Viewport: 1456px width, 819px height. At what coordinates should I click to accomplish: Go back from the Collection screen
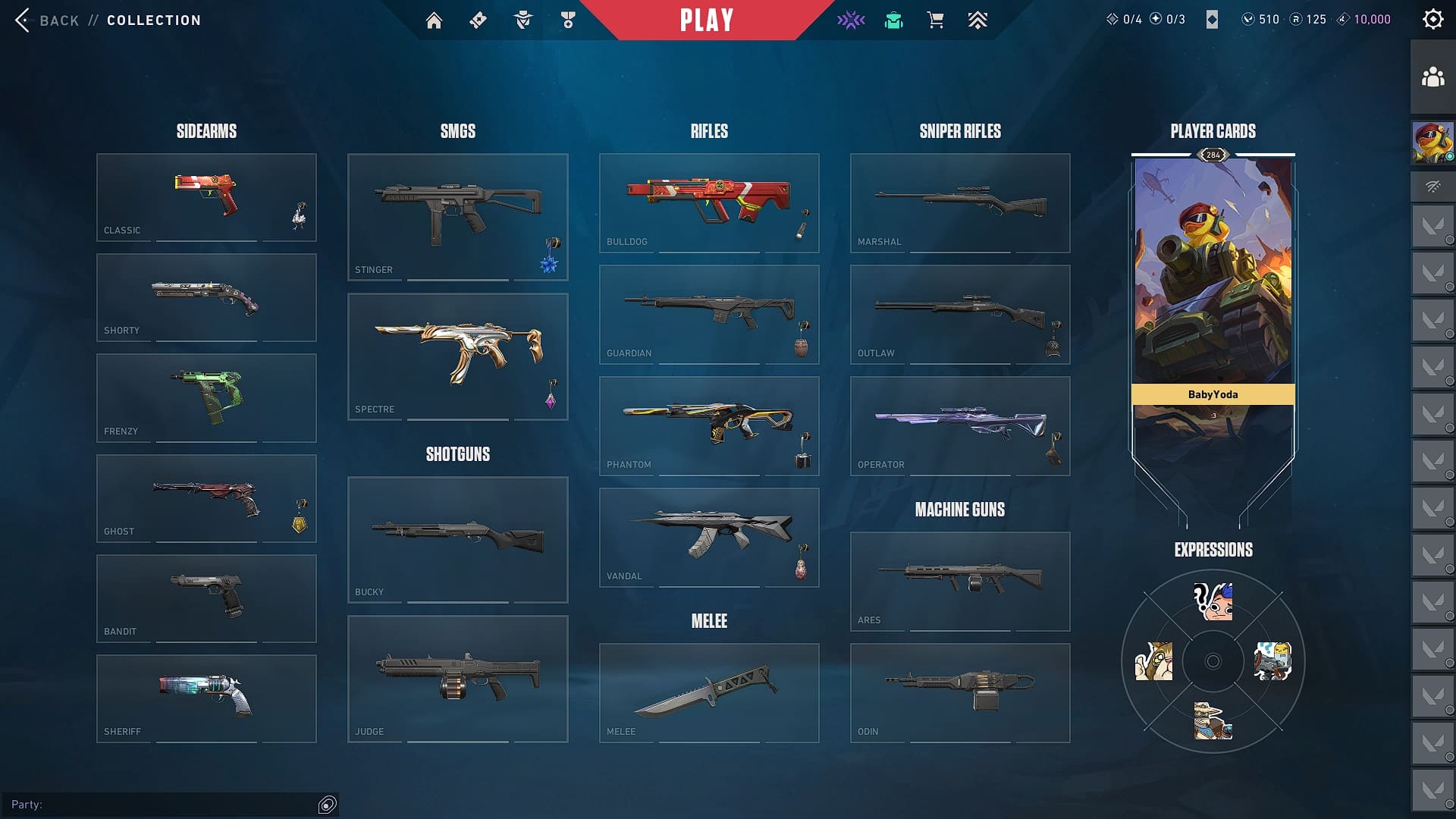click(47, 20)
